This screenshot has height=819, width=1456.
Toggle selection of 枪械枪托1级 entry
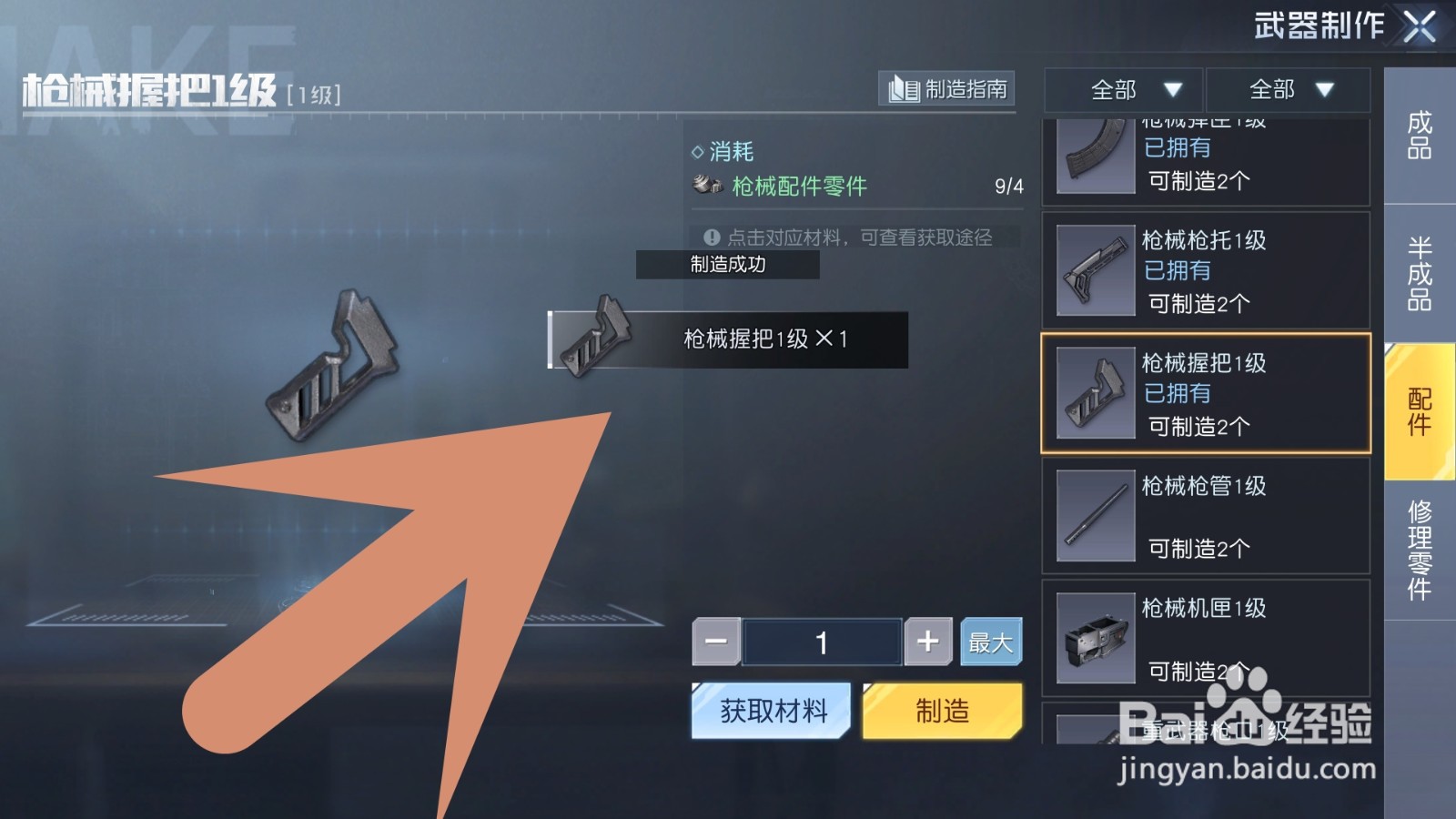tap(1206, 270)
